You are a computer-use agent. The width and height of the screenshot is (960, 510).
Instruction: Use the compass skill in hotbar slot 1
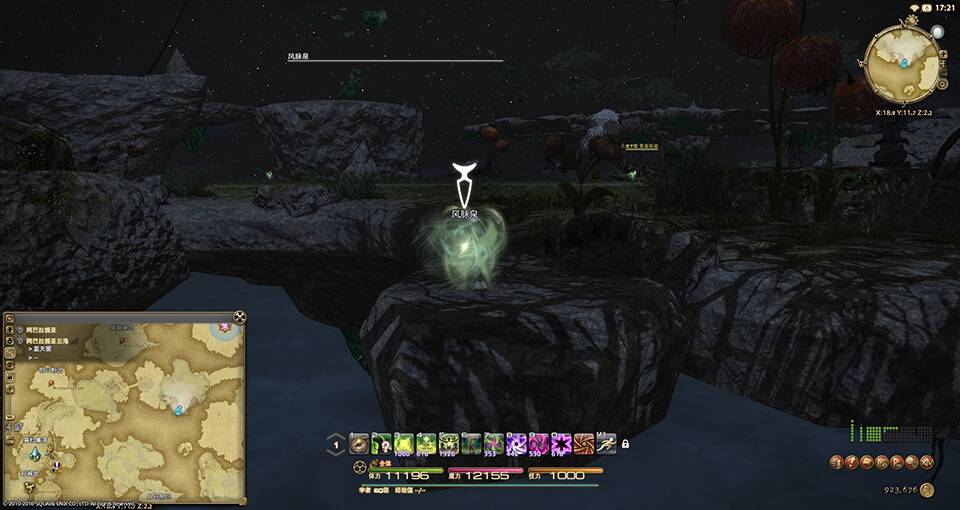pyautogui.click(x=358, y=444)
